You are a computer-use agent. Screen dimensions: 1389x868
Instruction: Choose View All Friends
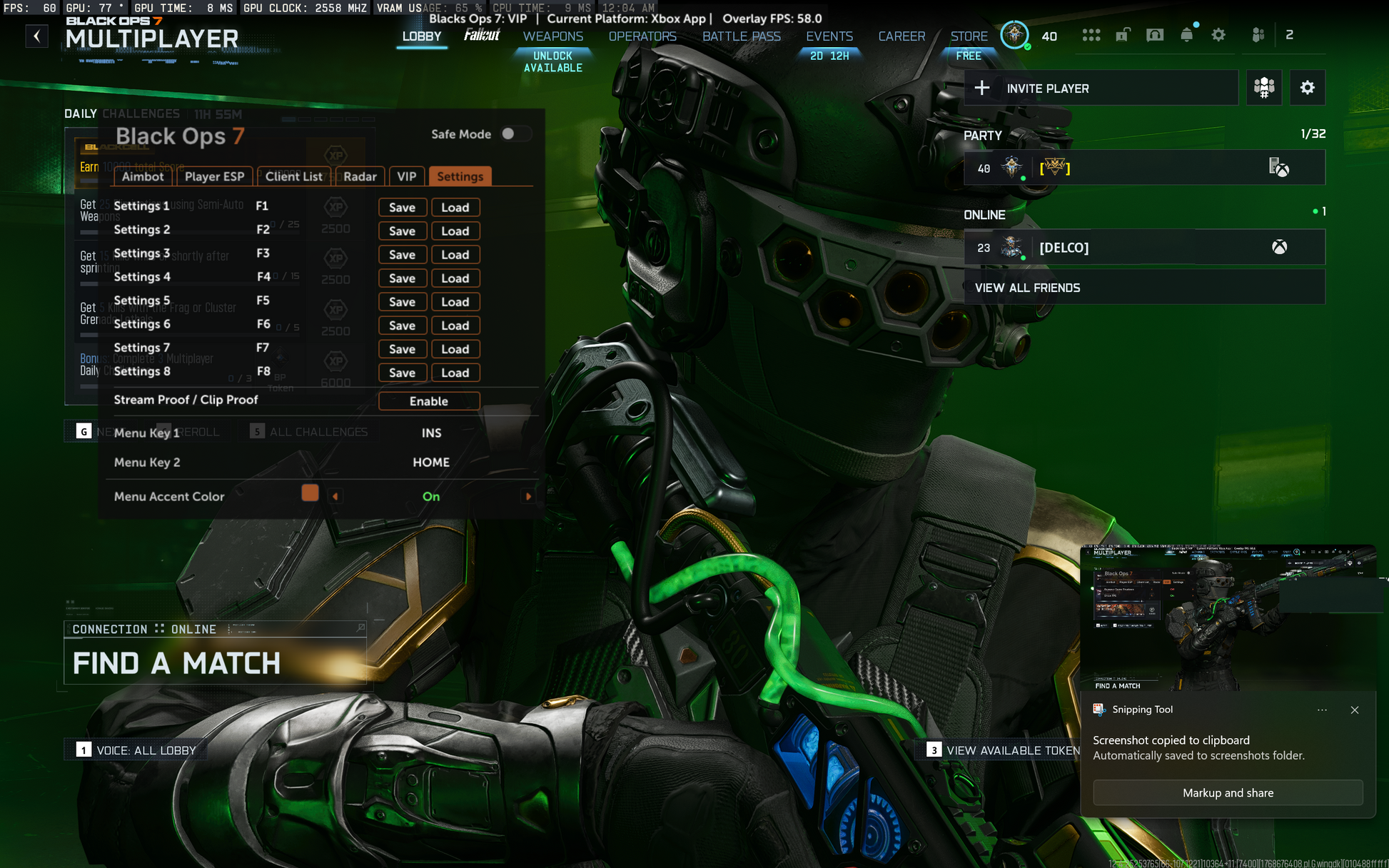click(1143, 288)
